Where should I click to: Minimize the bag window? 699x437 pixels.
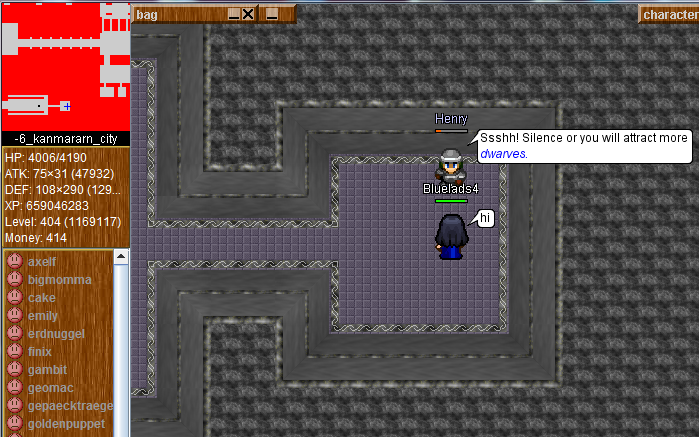(x=234, y=14)
